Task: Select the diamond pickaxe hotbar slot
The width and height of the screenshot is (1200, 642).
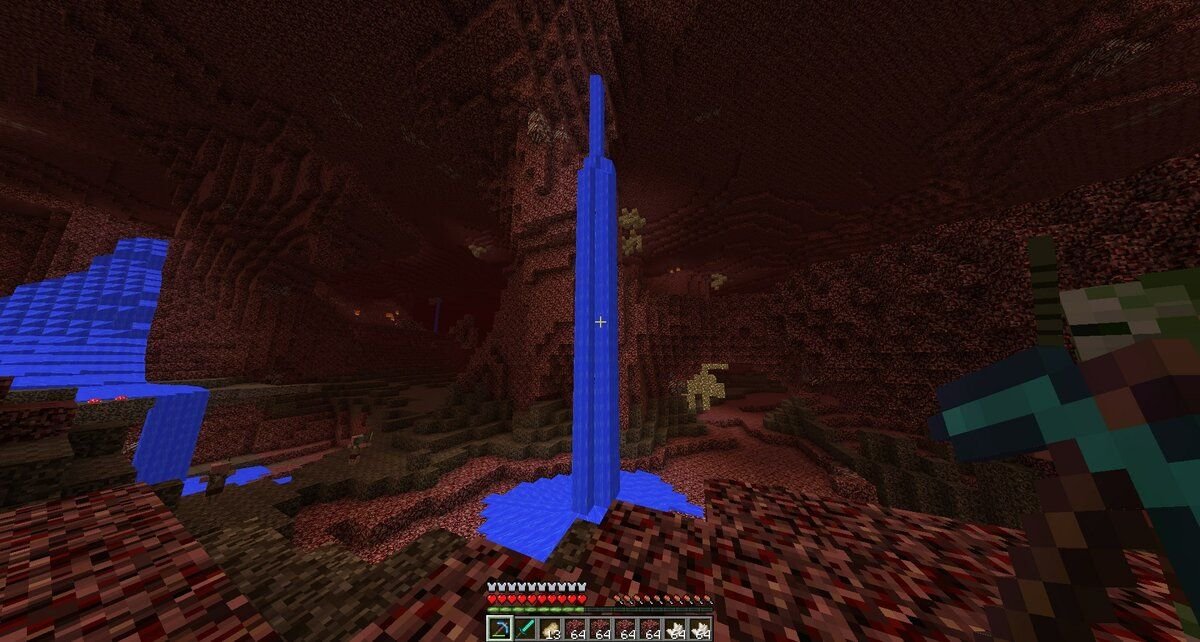Action: [499, 629]
